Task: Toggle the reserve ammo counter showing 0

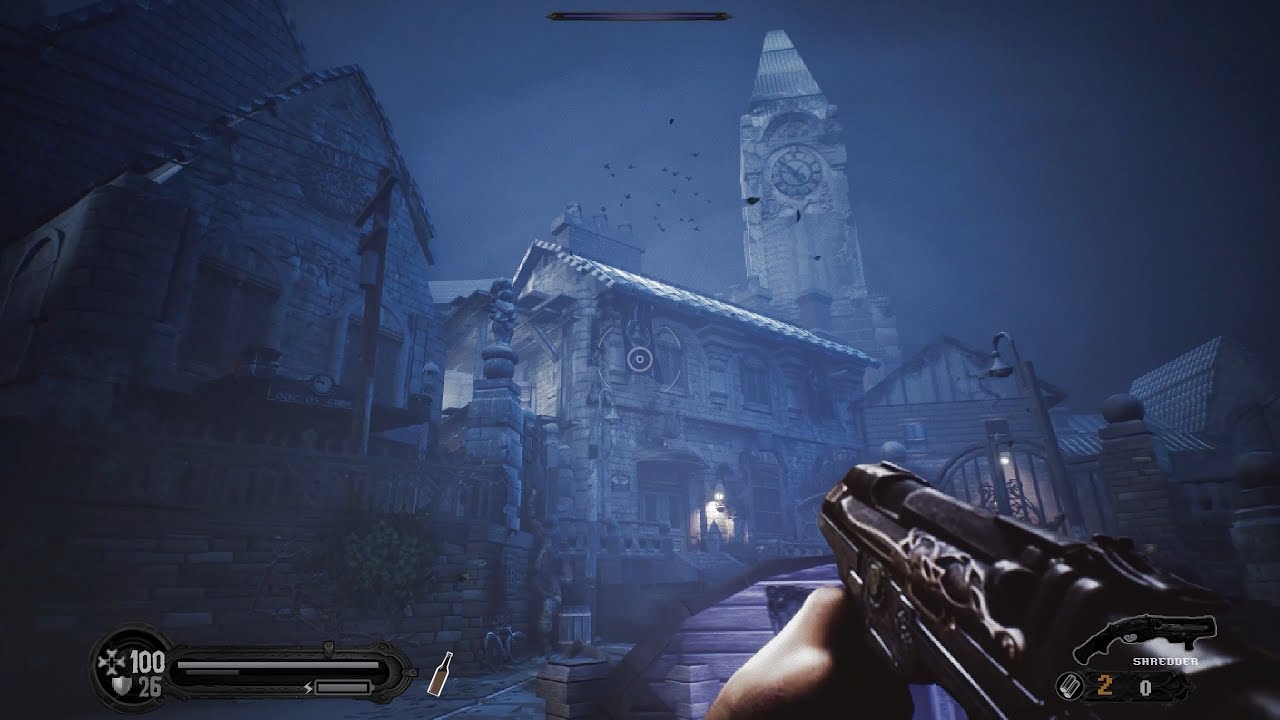Action: click(1146, 687)
